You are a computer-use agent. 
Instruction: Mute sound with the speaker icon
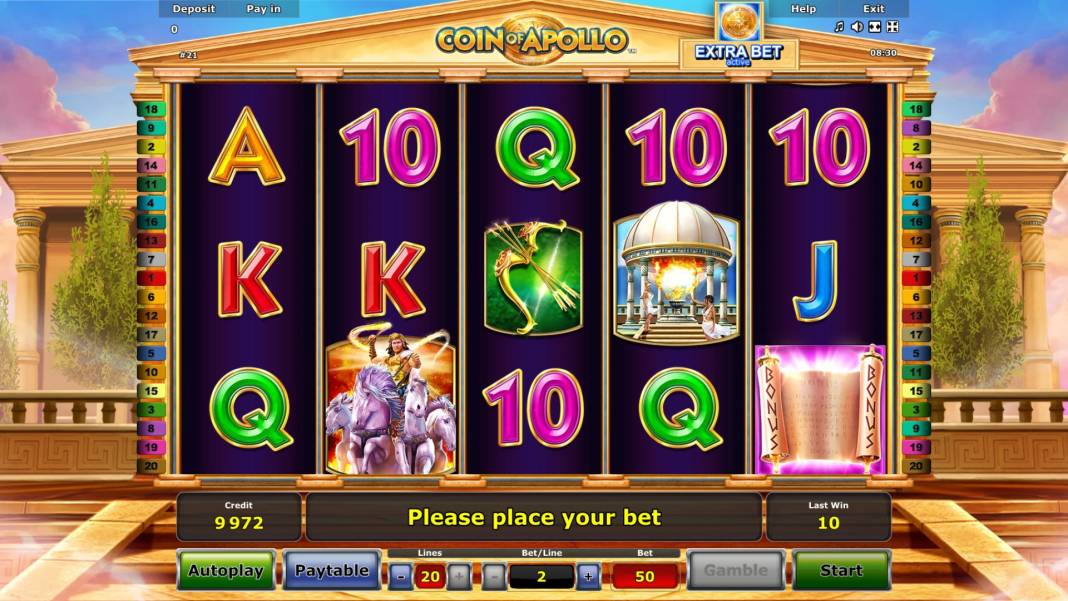click(x=857, y=27)
